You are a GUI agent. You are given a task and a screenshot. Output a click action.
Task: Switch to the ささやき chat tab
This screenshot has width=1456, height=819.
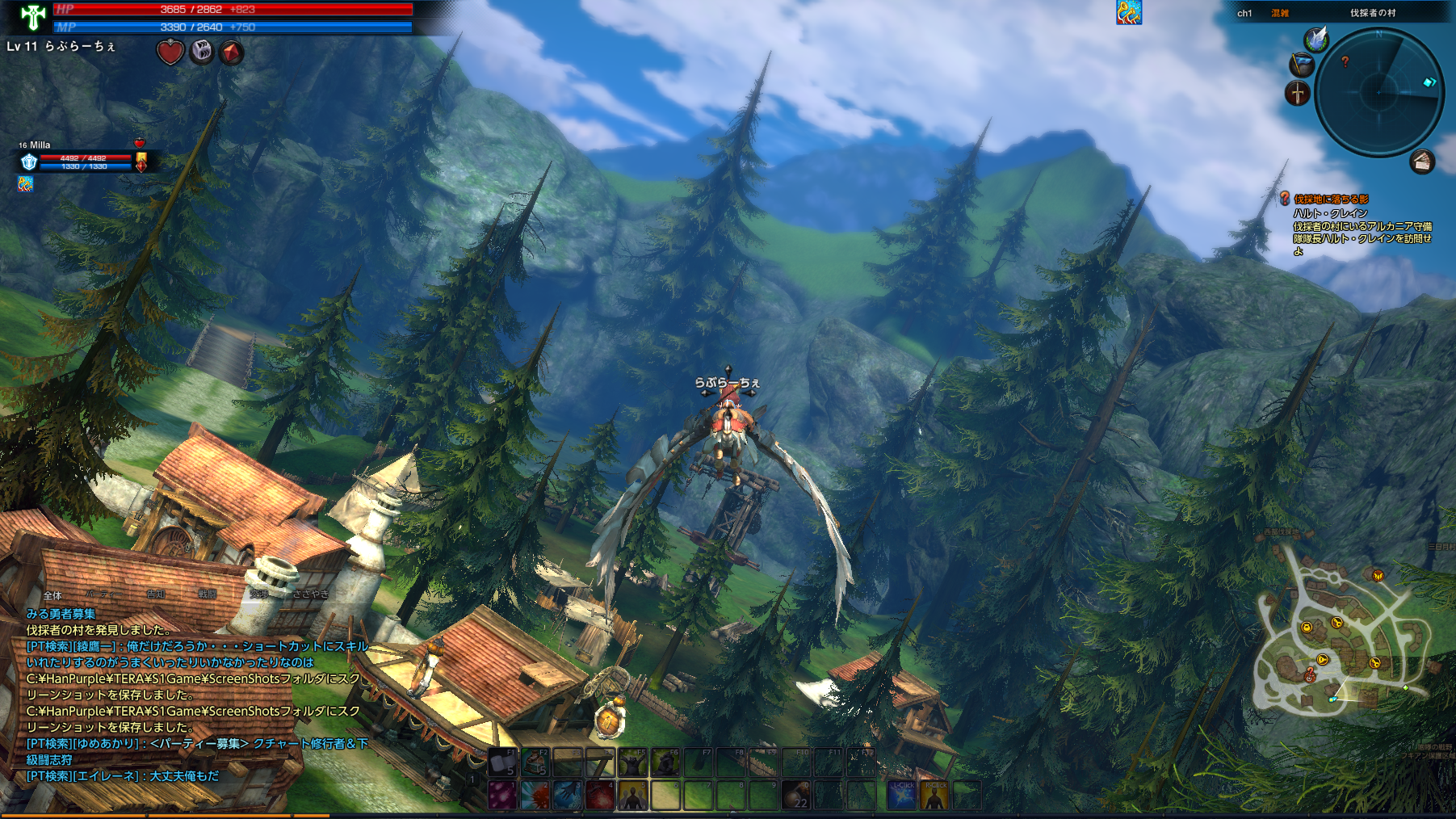coord(311,595)
